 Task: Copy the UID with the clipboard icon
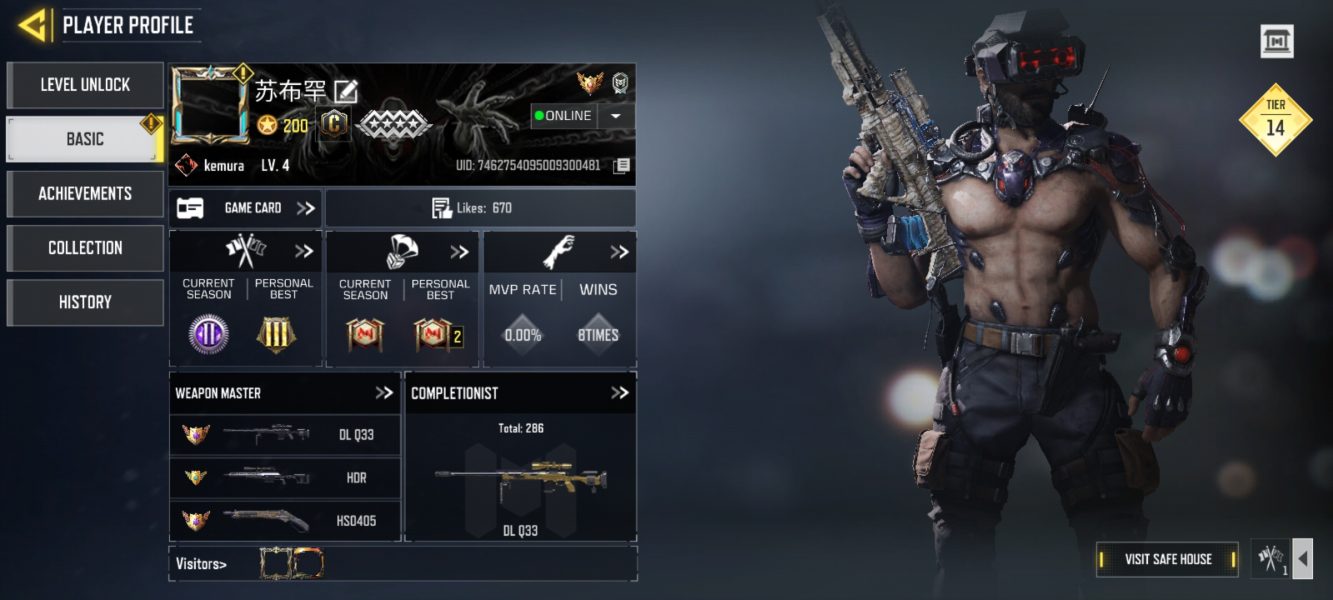[621, 165]
